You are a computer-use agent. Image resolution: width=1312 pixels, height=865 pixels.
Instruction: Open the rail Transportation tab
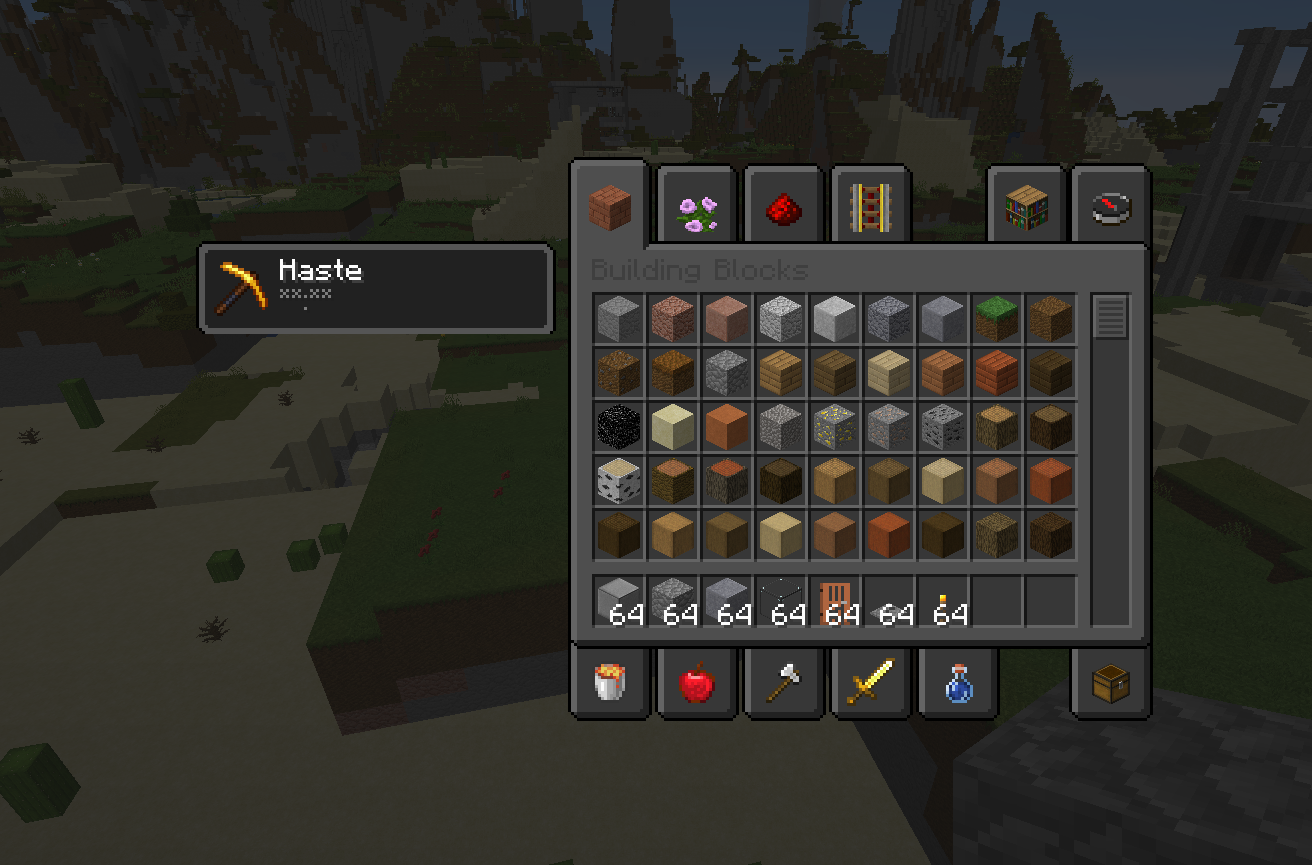point(870,208)
